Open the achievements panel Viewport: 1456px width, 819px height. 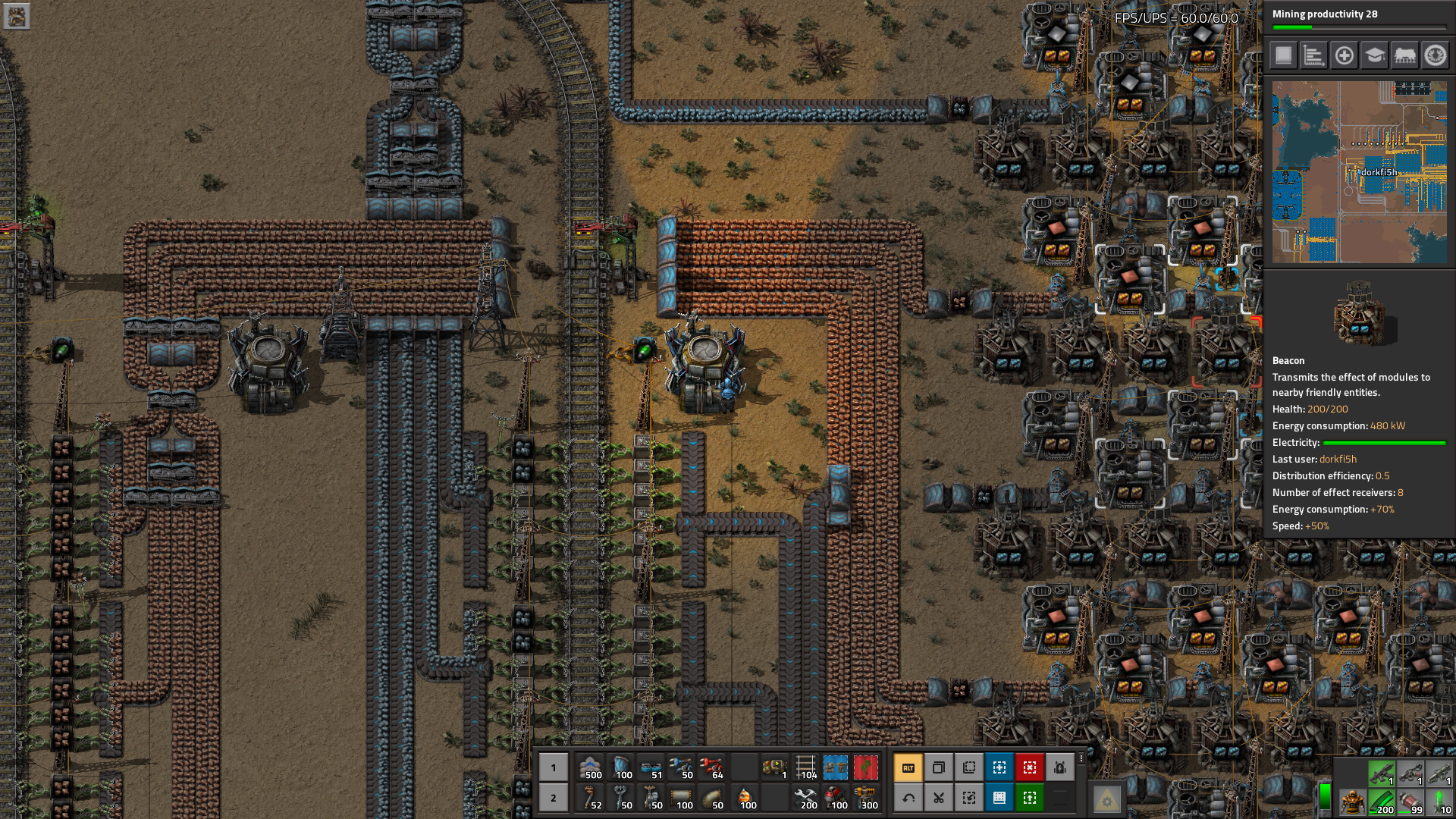(1436, 56)
